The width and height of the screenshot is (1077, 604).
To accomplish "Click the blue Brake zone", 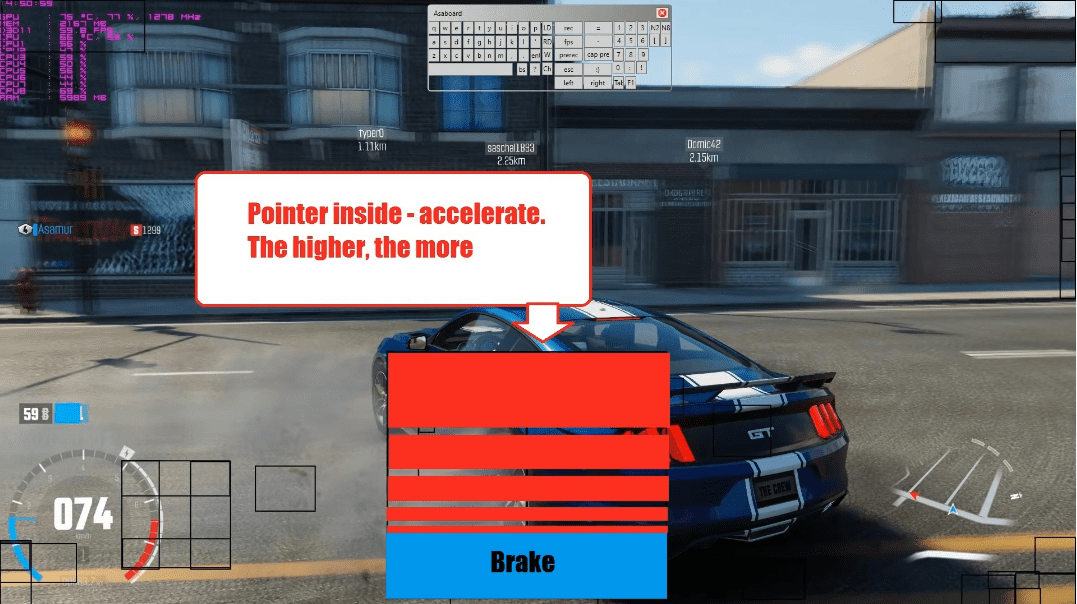I will coord(526,564).
